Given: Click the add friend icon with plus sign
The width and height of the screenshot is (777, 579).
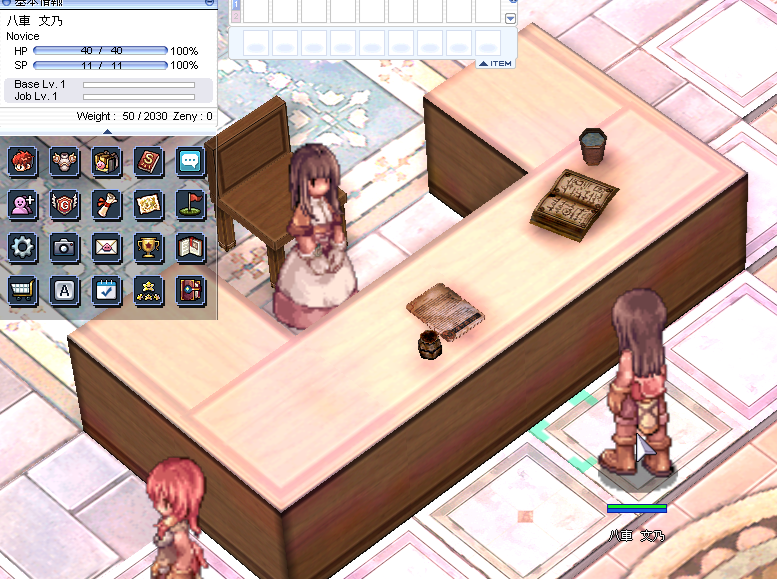Looking at the screenshot, I should (x=22, y=204).
